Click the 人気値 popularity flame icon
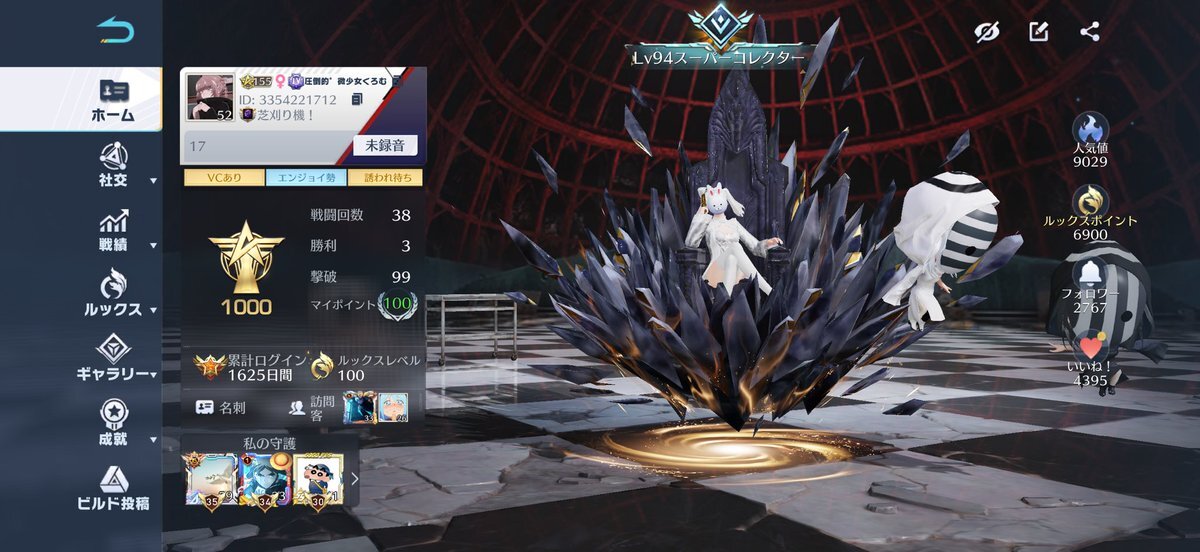Image resolution: width=1200 pixels, height=552 pixels. pos(1090,127)
